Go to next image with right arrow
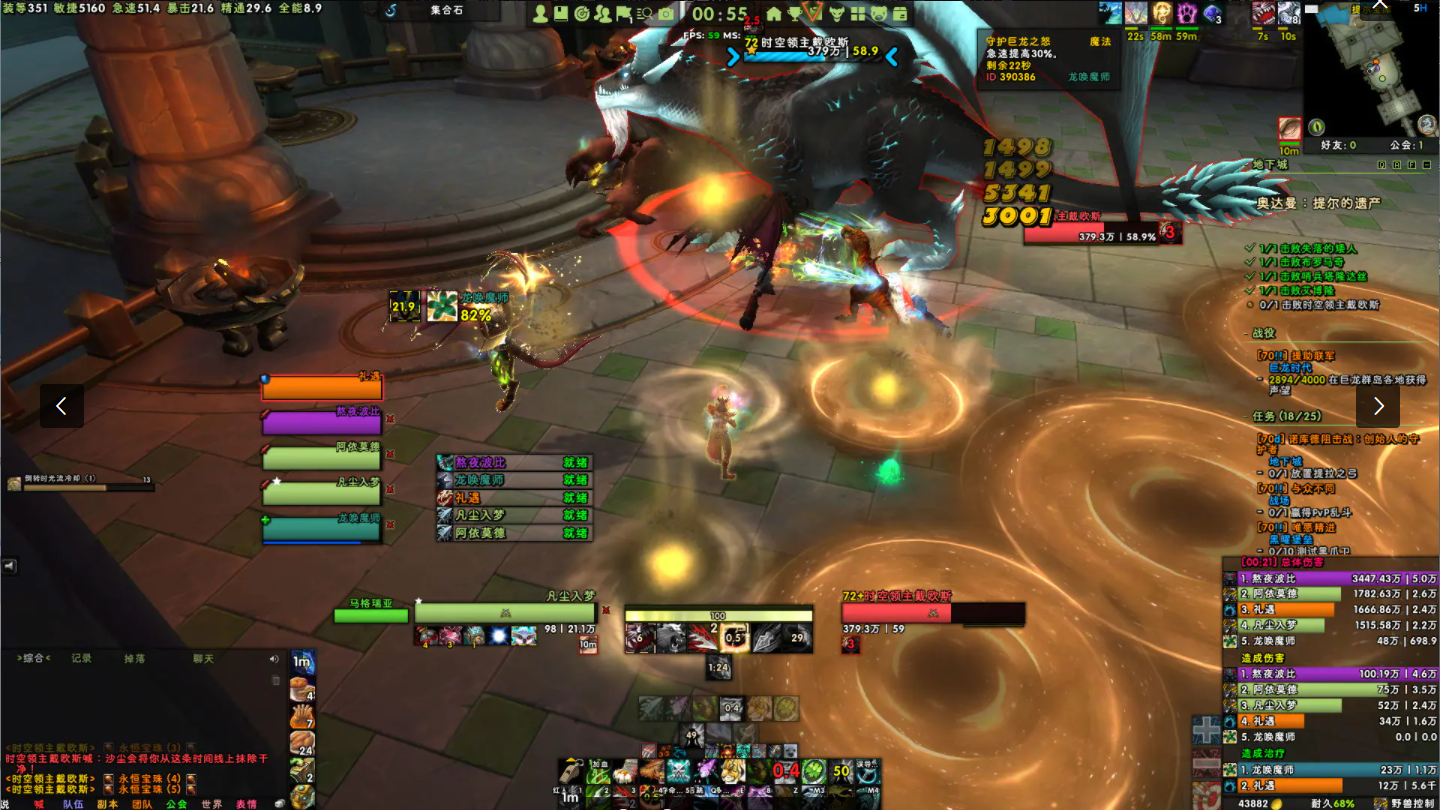The height and width of the screenshot is (810, 1440). (1378, 406)
